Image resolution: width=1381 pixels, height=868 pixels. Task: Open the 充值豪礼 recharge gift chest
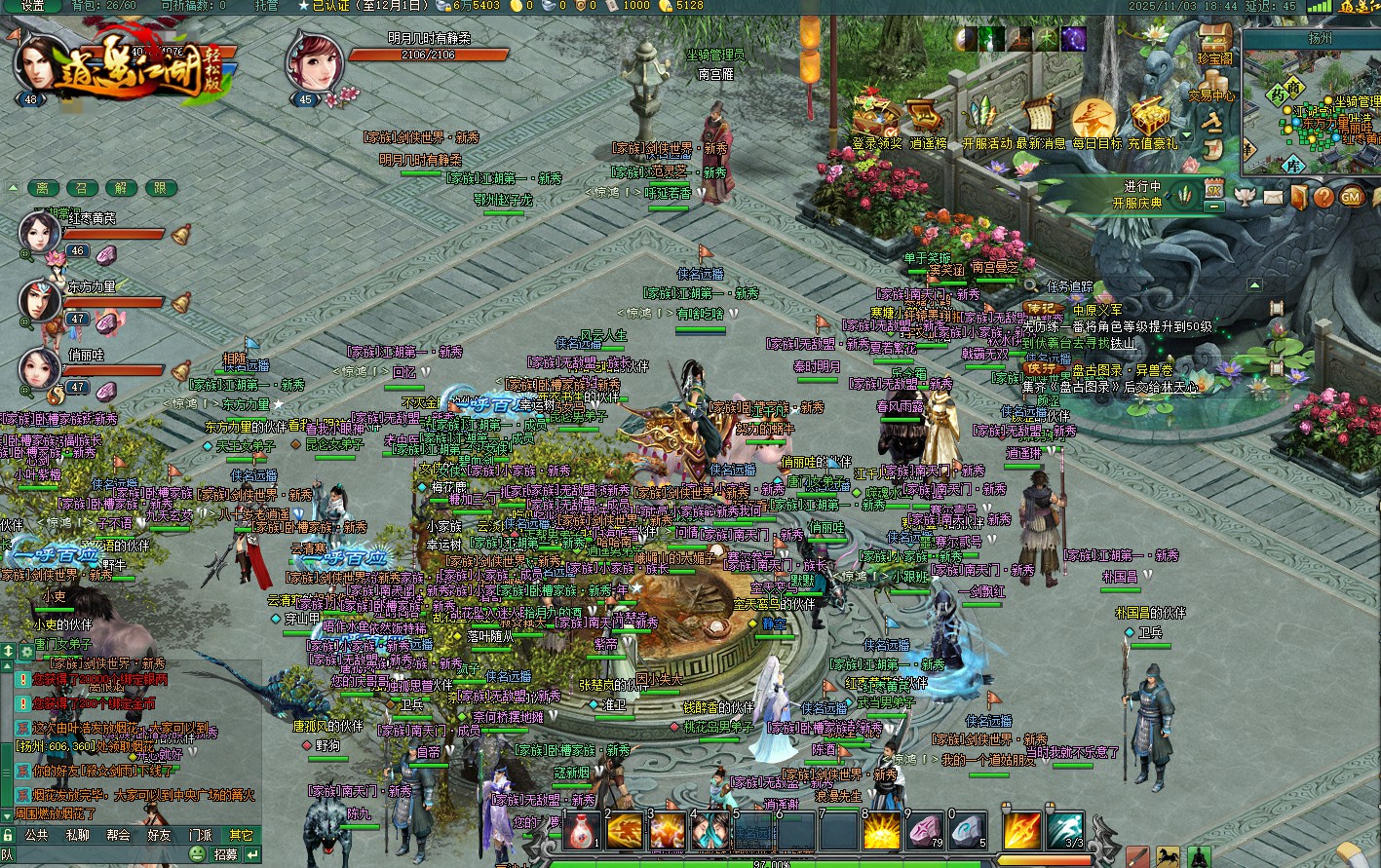point(1152,120)
